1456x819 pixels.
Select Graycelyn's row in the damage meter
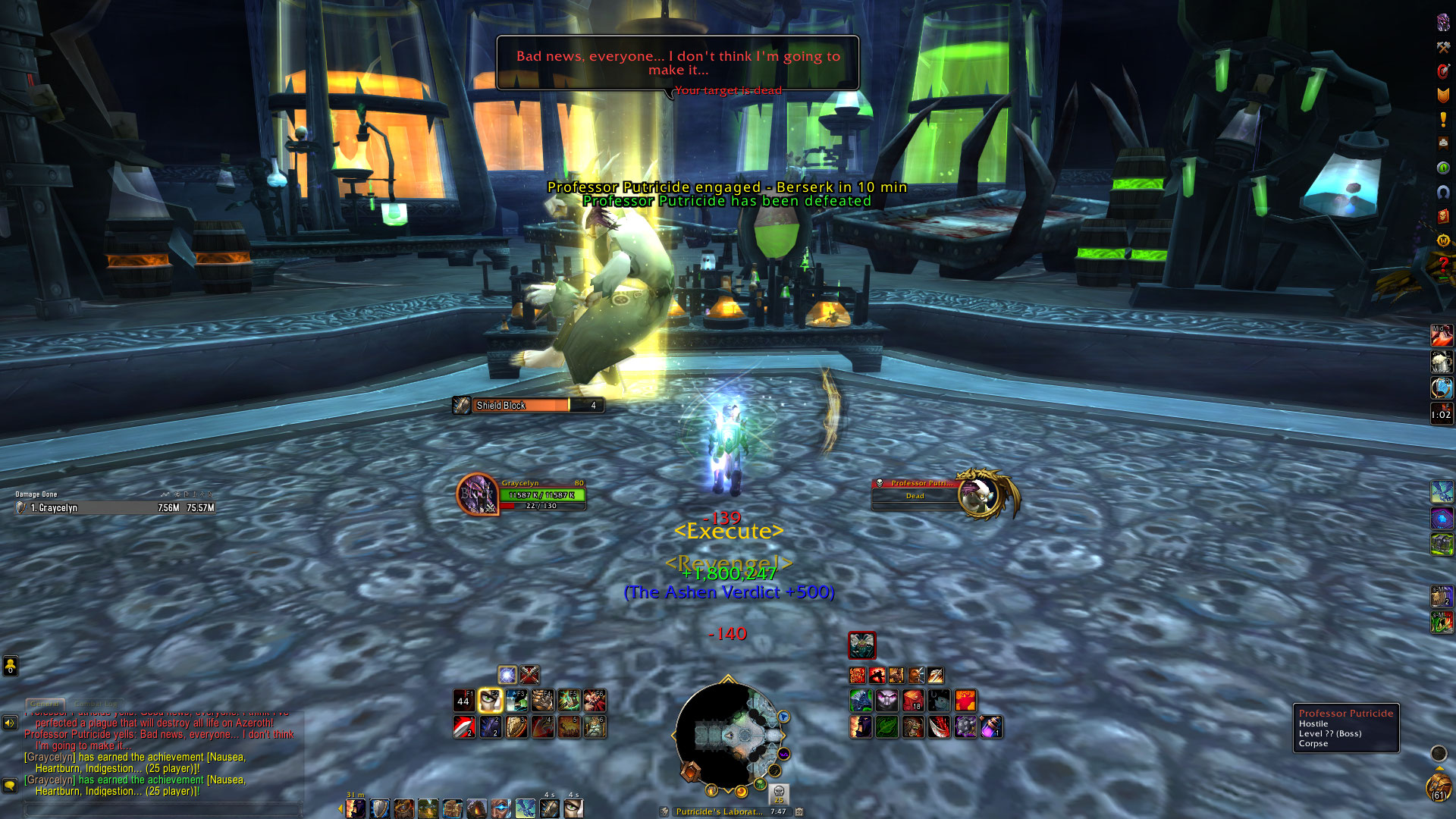pos(115,508)
